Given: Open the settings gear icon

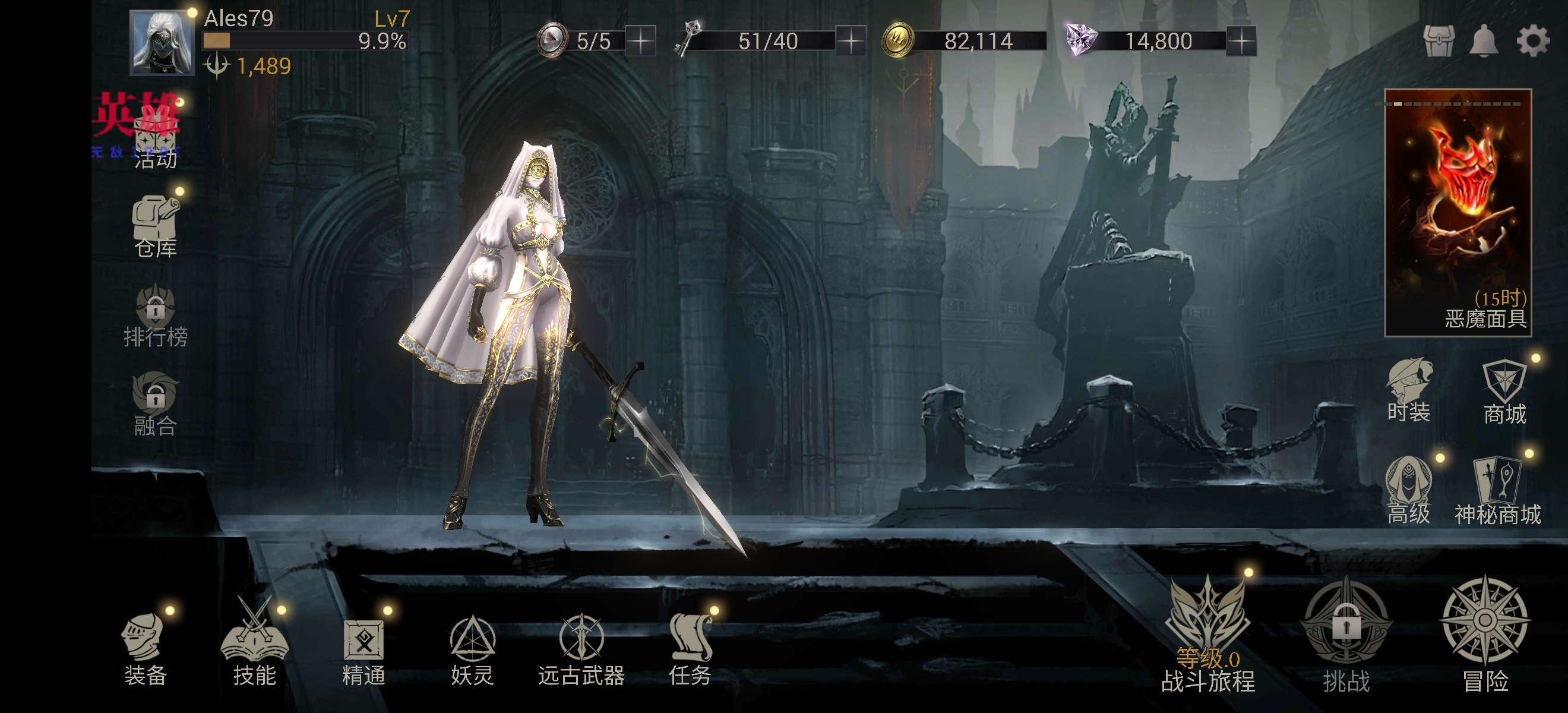Looking at the screenshot, I should click(x=1532, y=42).
